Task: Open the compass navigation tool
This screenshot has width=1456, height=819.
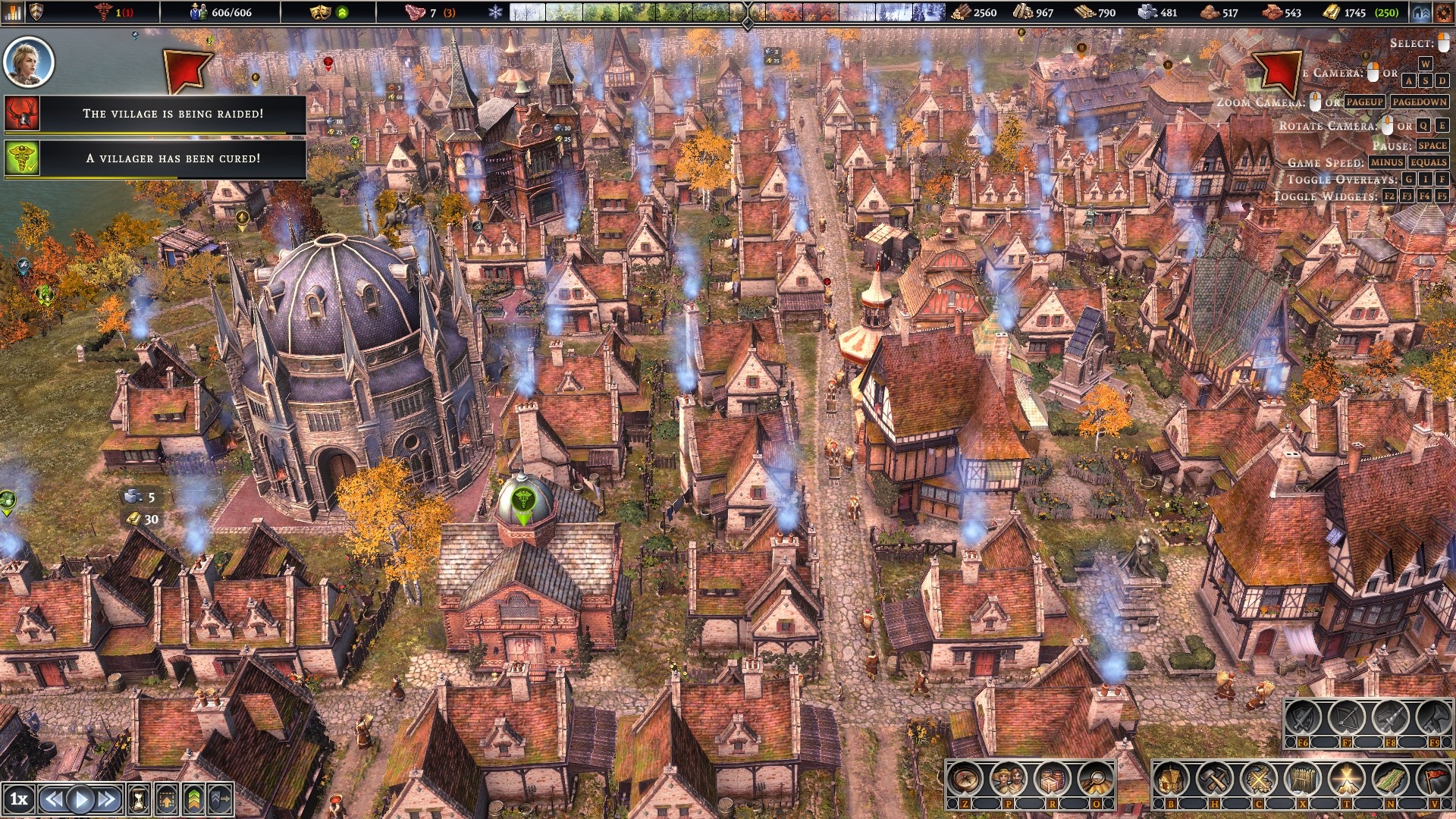Action: 966,779
